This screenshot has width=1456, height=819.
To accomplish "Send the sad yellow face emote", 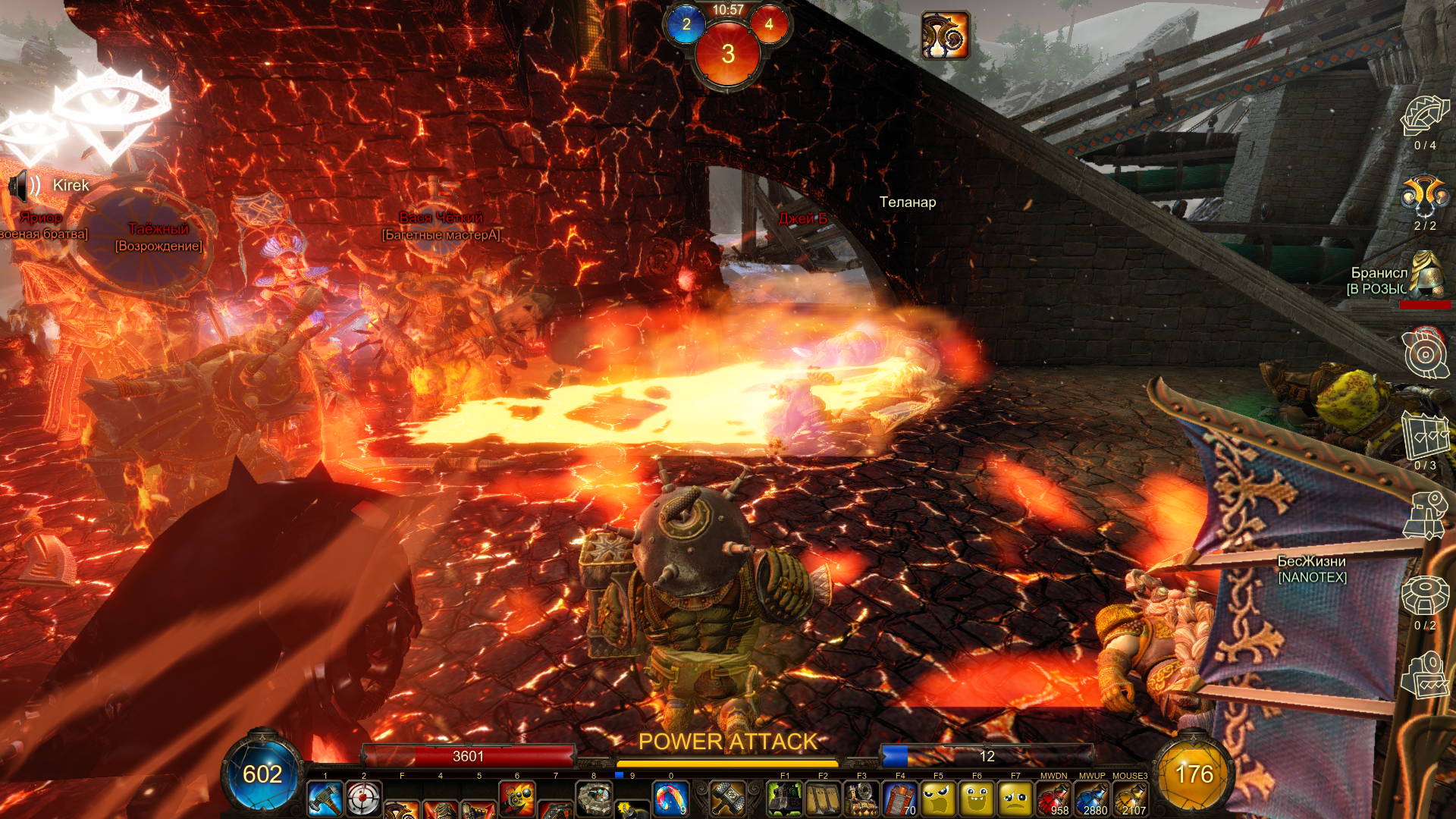I will coord(1015,799).
